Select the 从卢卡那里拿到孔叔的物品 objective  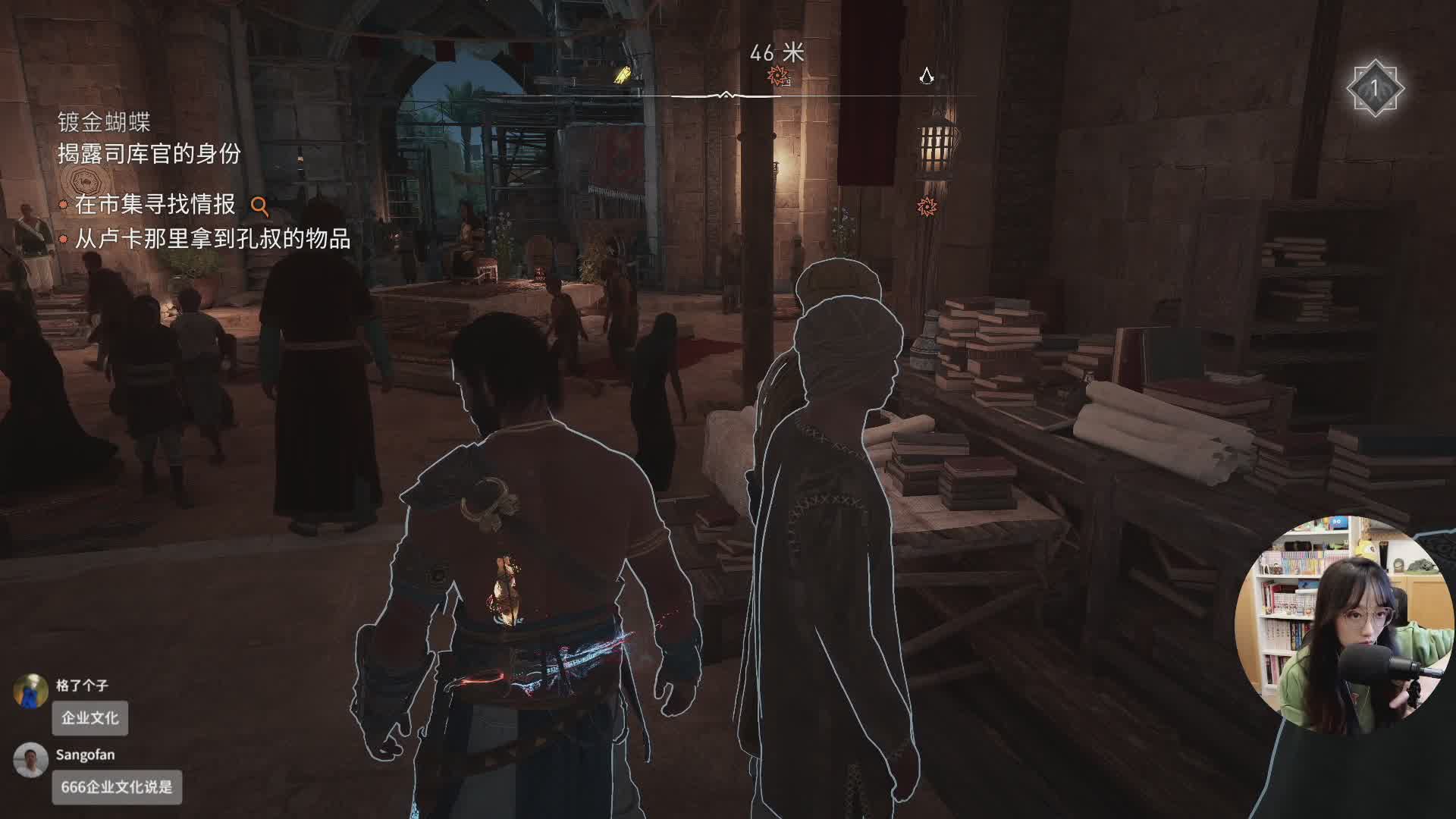tap(212, 240)
